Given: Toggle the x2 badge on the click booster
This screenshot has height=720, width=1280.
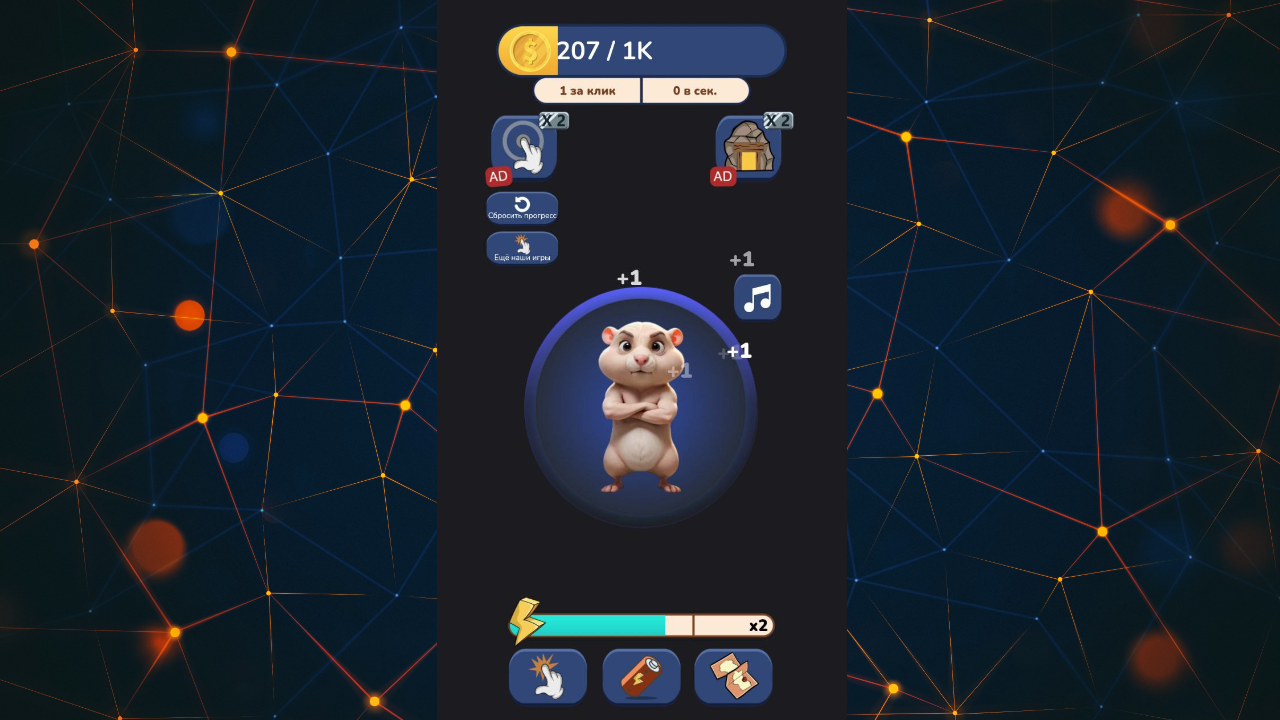Looking at the screenshot, I should pyautogui.click(x=553, y=120).
